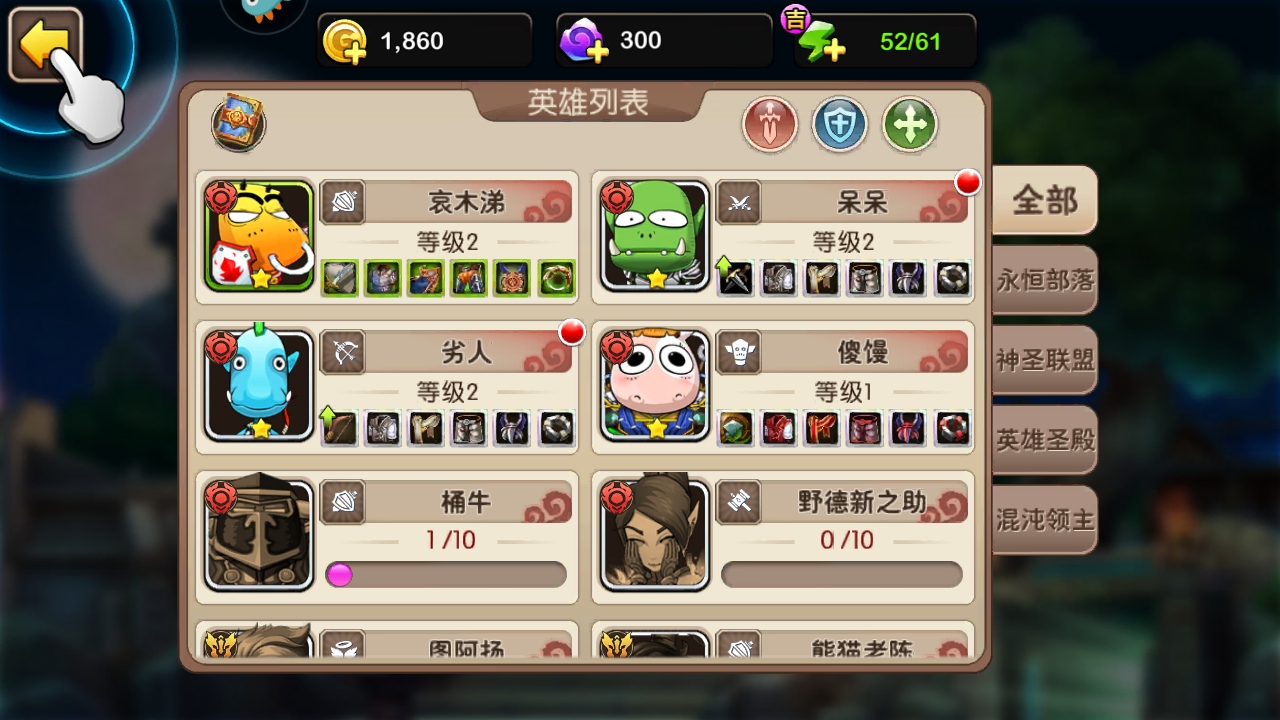Switch to the 全部 tab
Screen dimensions: 1280x720
pyautogui.click(x=1044, y=200)
